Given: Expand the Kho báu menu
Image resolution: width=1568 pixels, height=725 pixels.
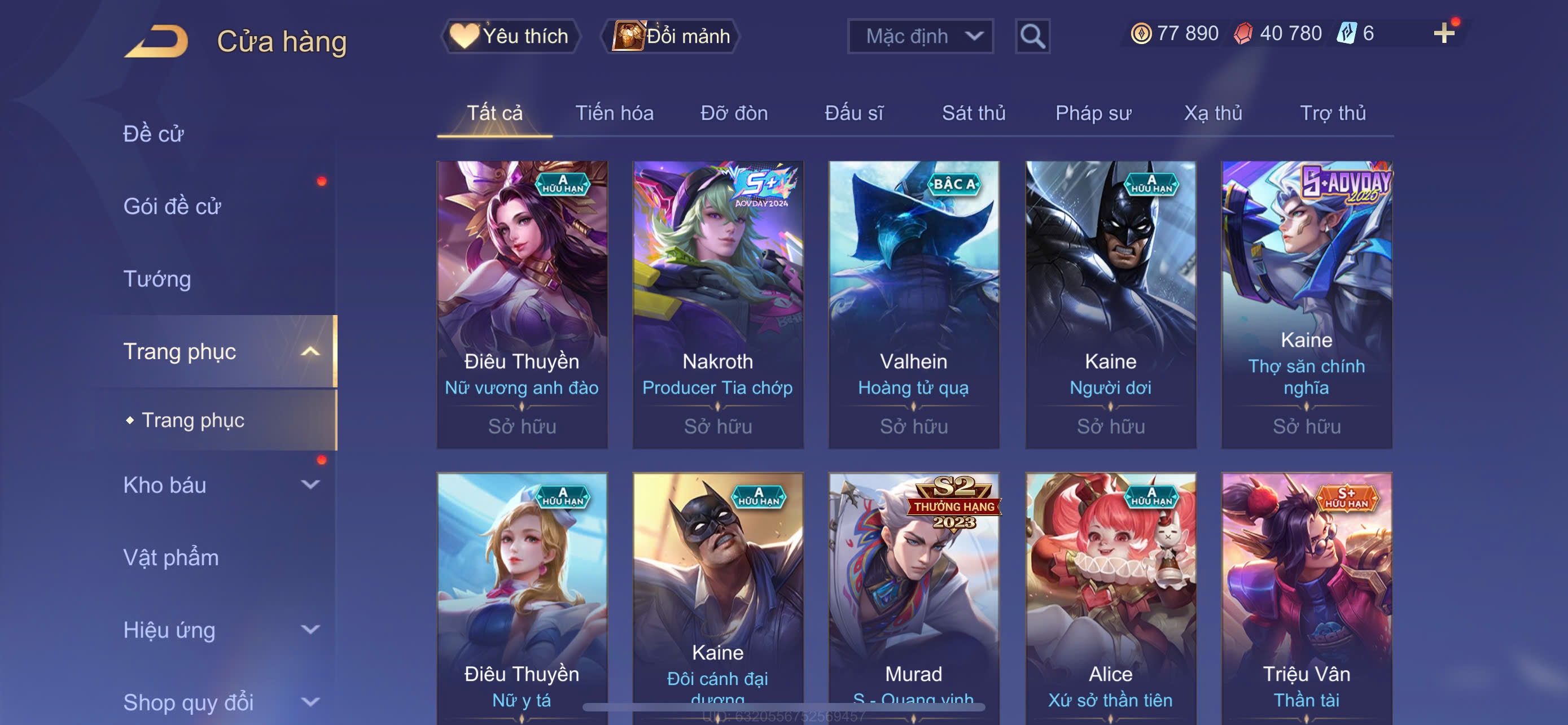Looking at the screenshot, I should [219, 485].
